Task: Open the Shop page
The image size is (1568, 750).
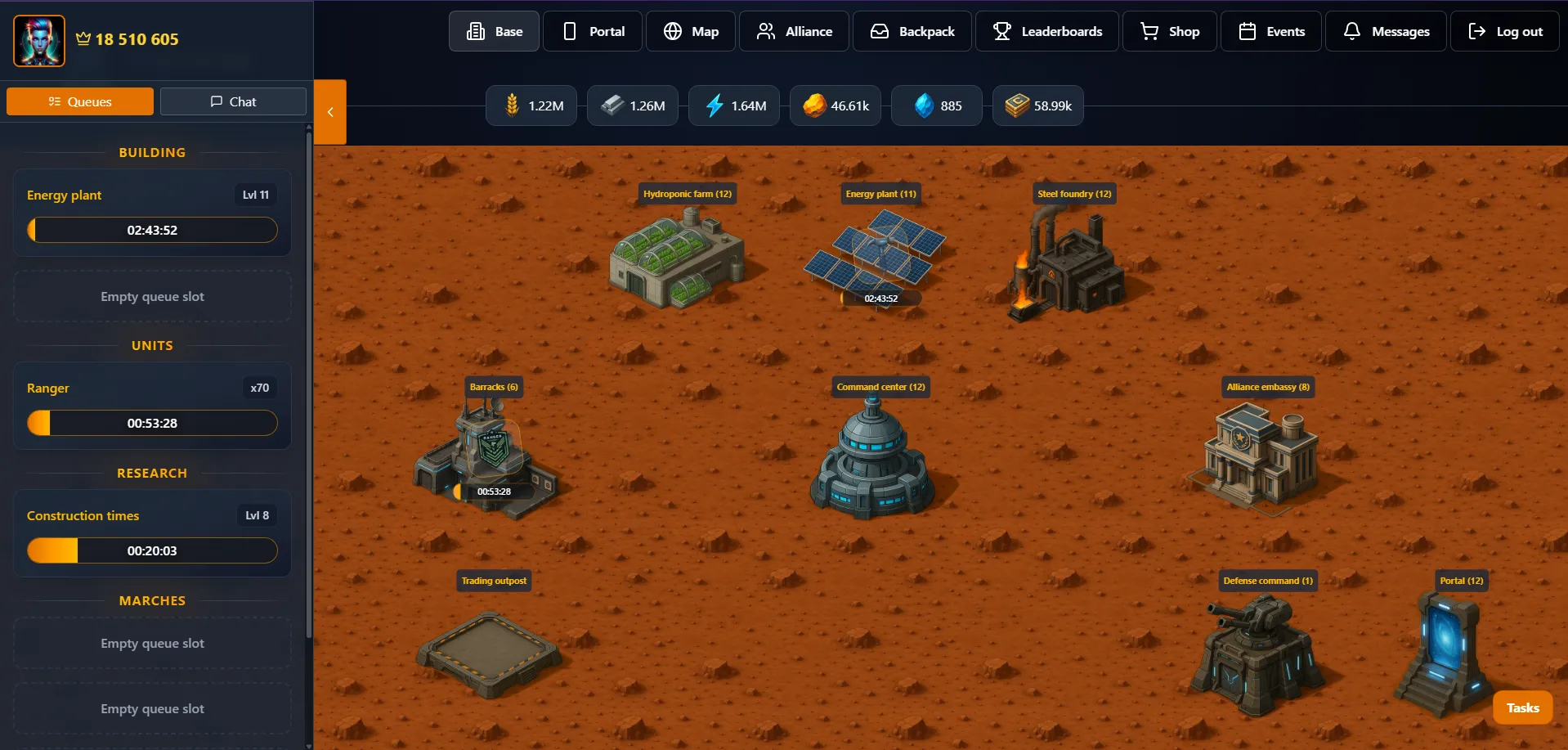Action: [1168, 30]
